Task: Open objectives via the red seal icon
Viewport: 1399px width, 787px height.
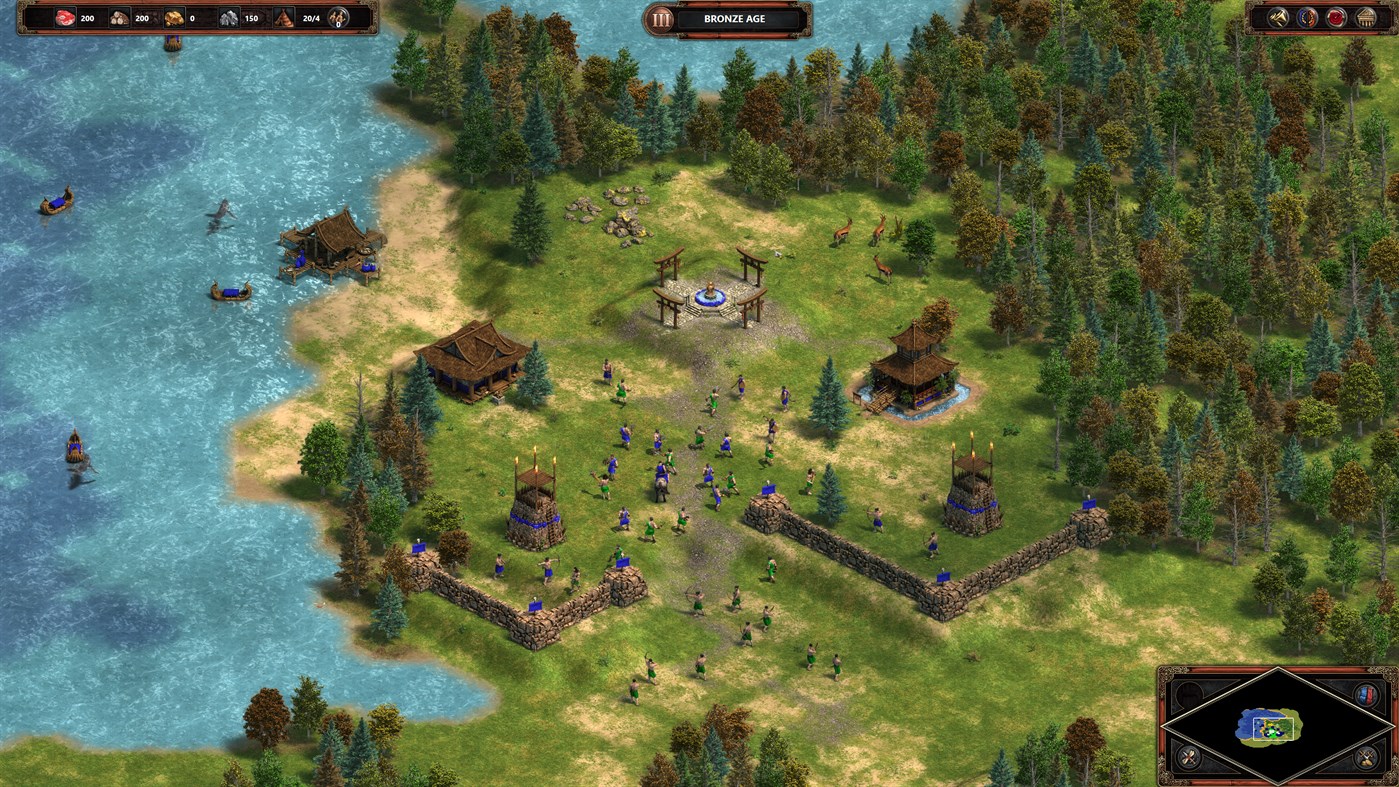Action: pyautogui.click(x=1337, y=17)
